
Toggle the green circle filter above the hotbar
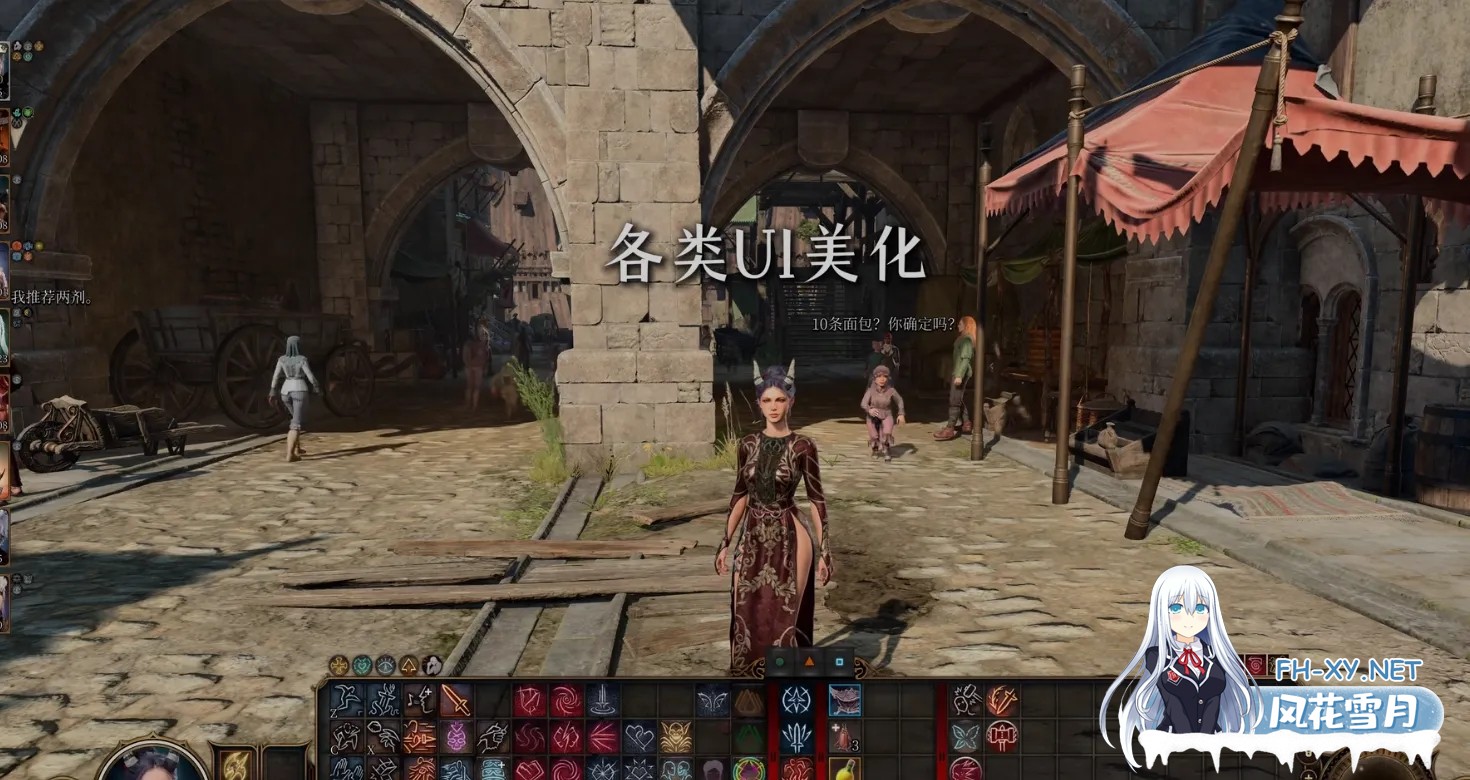click(779, 662)
